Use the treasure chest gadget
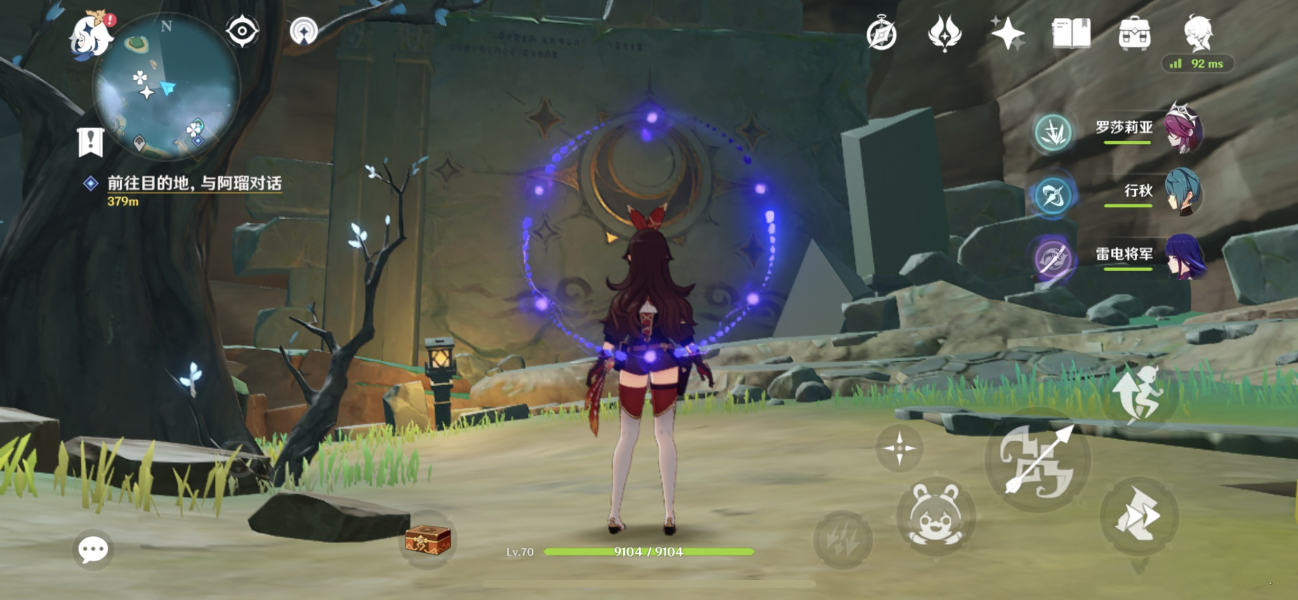Viewport: 1298px width, 600px height. click(x=427, y=540)
